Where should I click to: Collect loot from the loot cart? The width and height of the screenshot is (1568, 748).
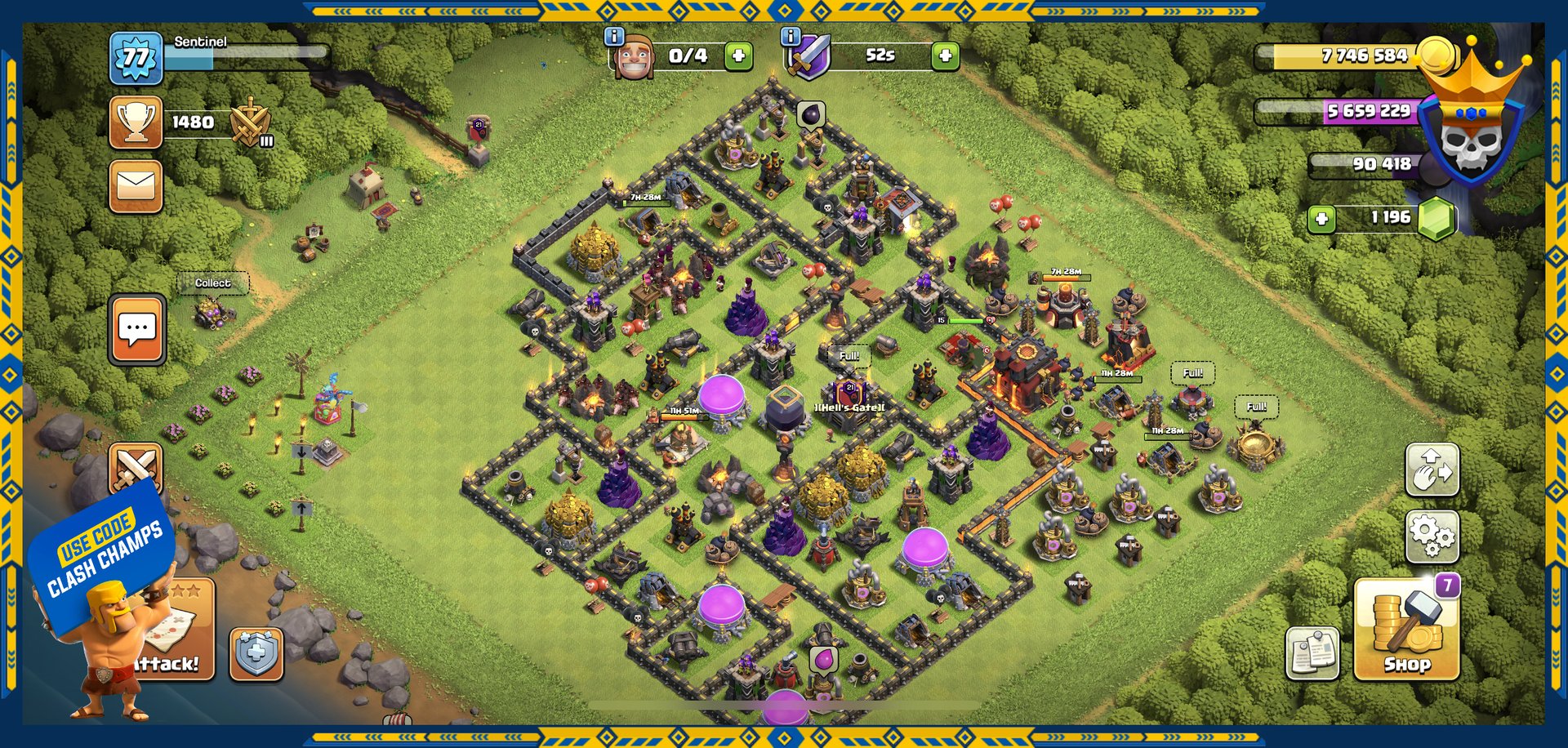tap(212, 310)
